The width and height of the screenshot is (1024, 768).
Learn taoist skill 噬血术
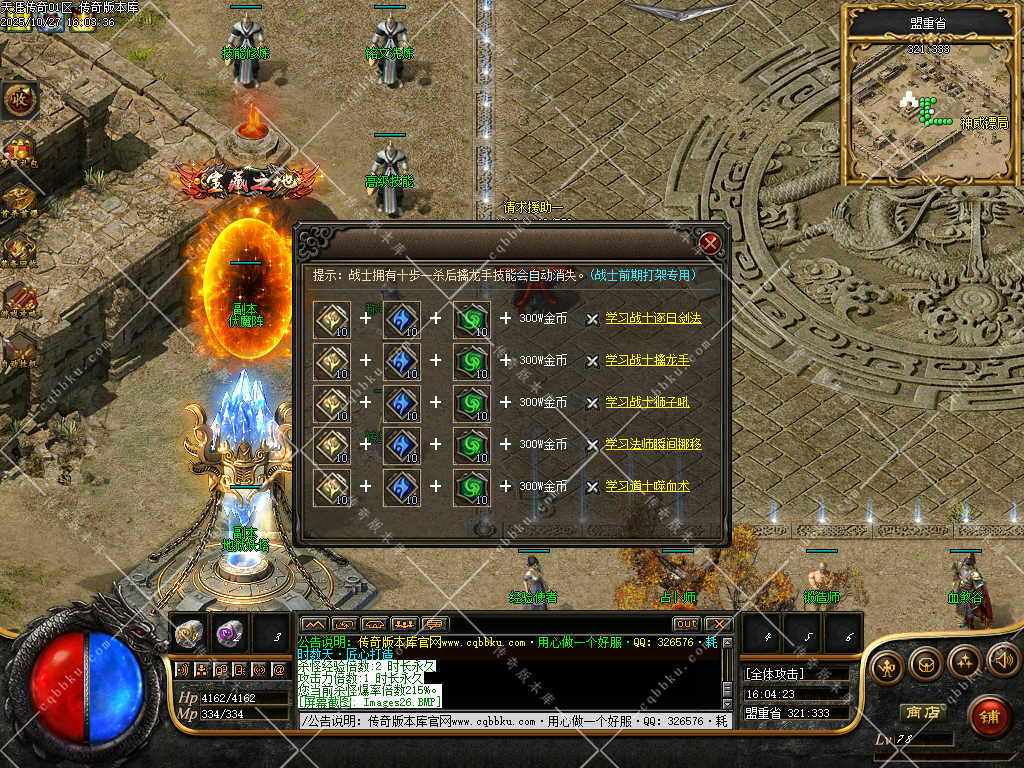[647, 486]
